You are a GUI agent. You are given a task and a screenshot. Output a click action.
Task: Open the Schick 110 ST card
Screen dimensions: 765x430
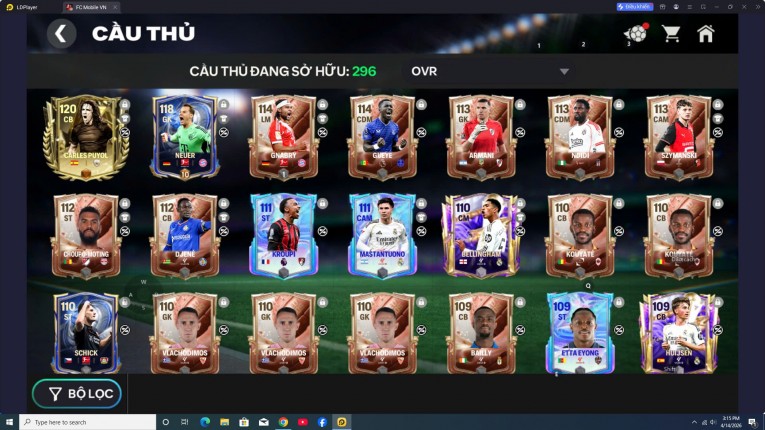pyautogui.click(x=85, y=333)
